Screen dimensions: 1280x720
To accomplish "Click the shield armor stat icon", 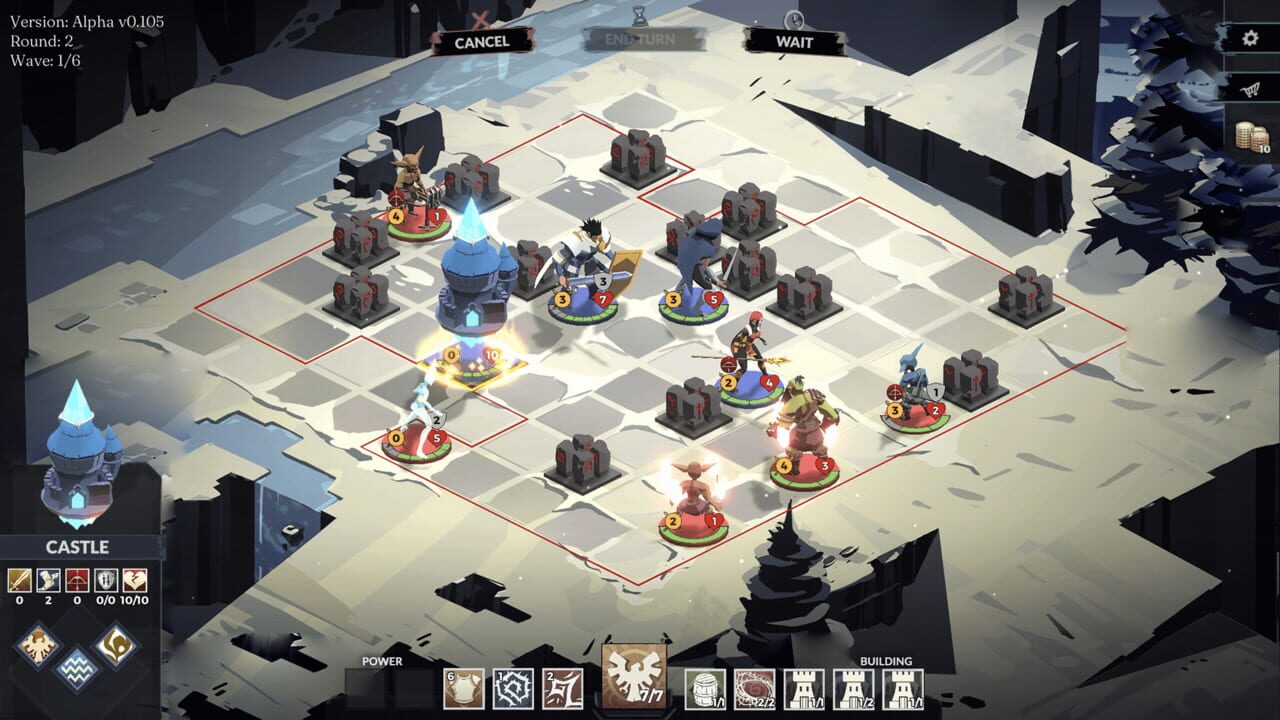I will click(x=106, y=581).
